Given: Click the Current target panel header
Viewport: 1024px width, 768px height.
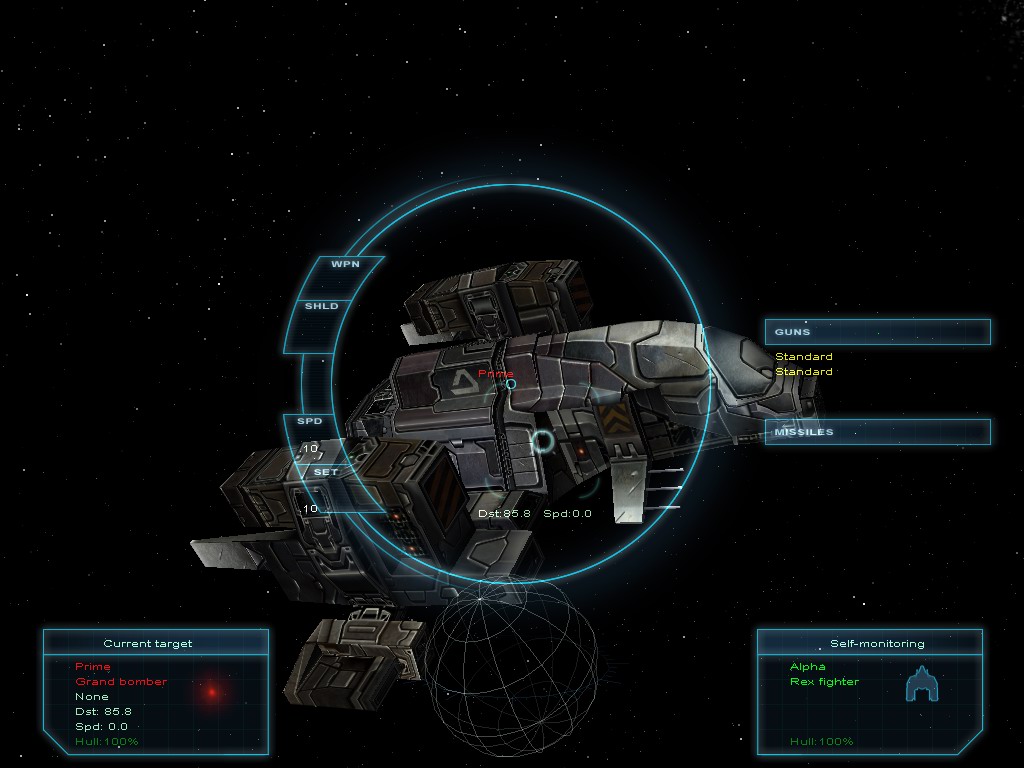Looking at the screenshot, I should click(x=155, y=643).
